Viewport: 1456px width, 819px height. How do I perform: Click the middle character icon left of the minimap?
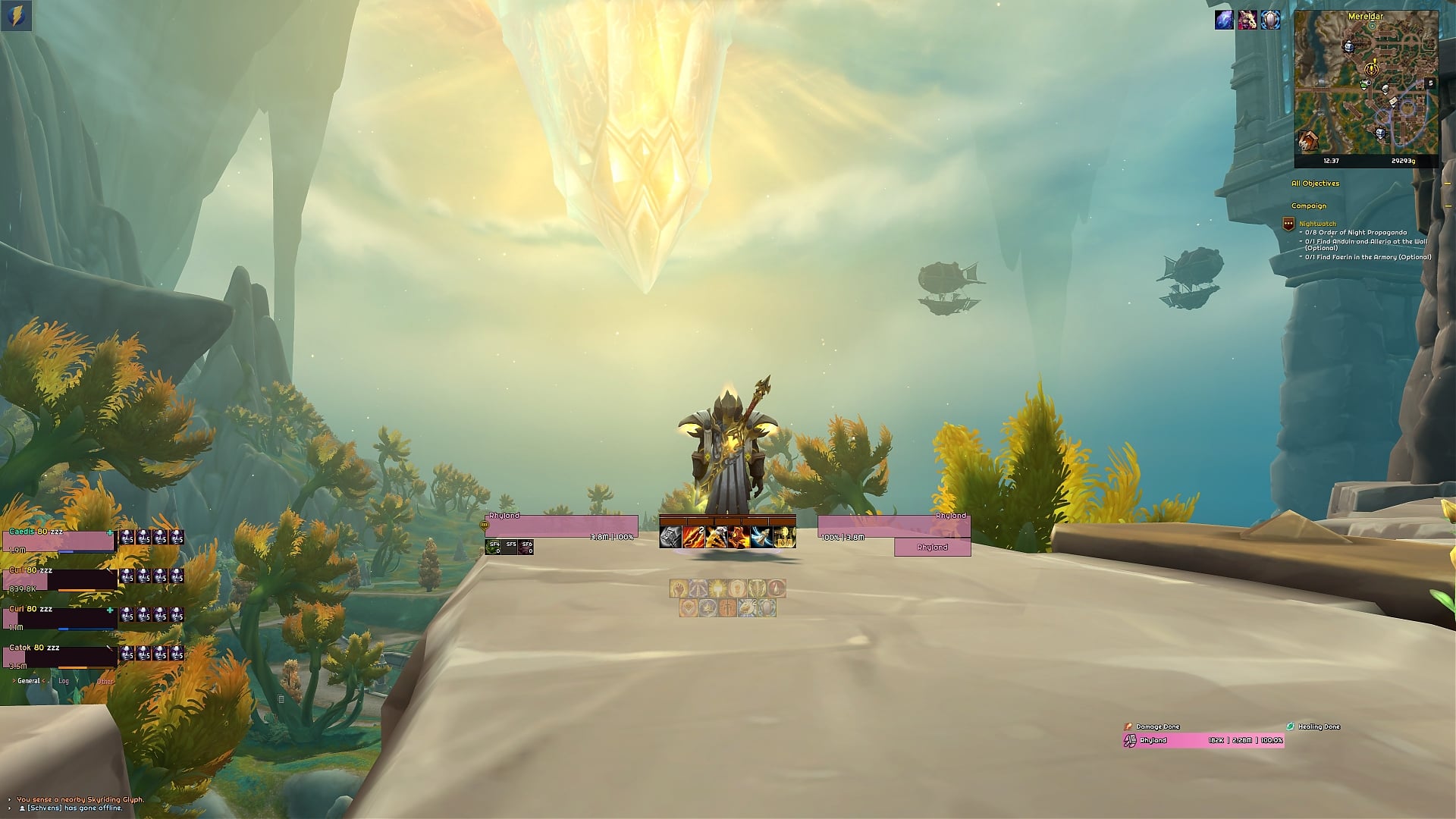(1246, 20)
